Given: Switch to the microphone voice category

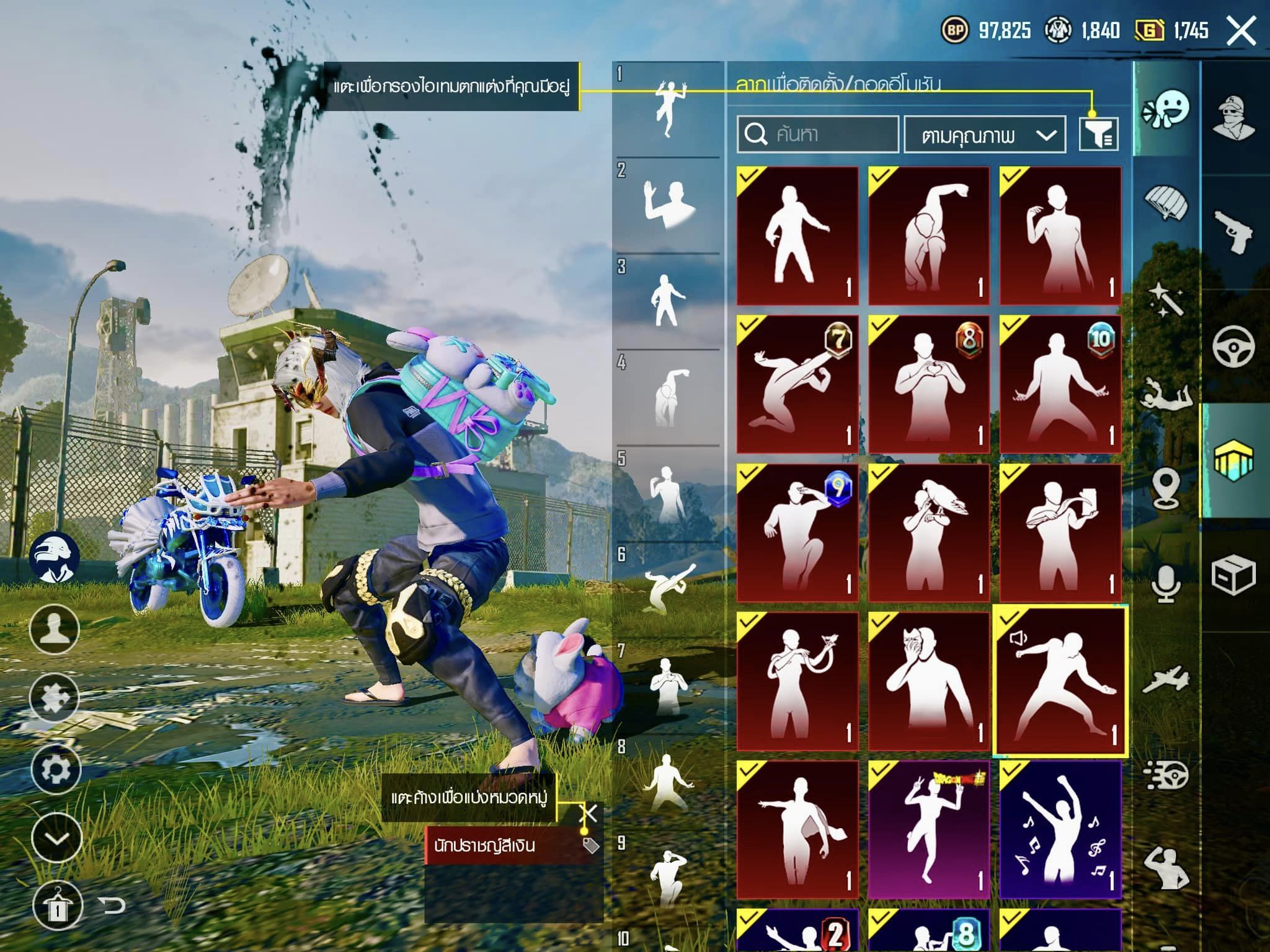Looking at the screenshot, I should point(1166,583).
